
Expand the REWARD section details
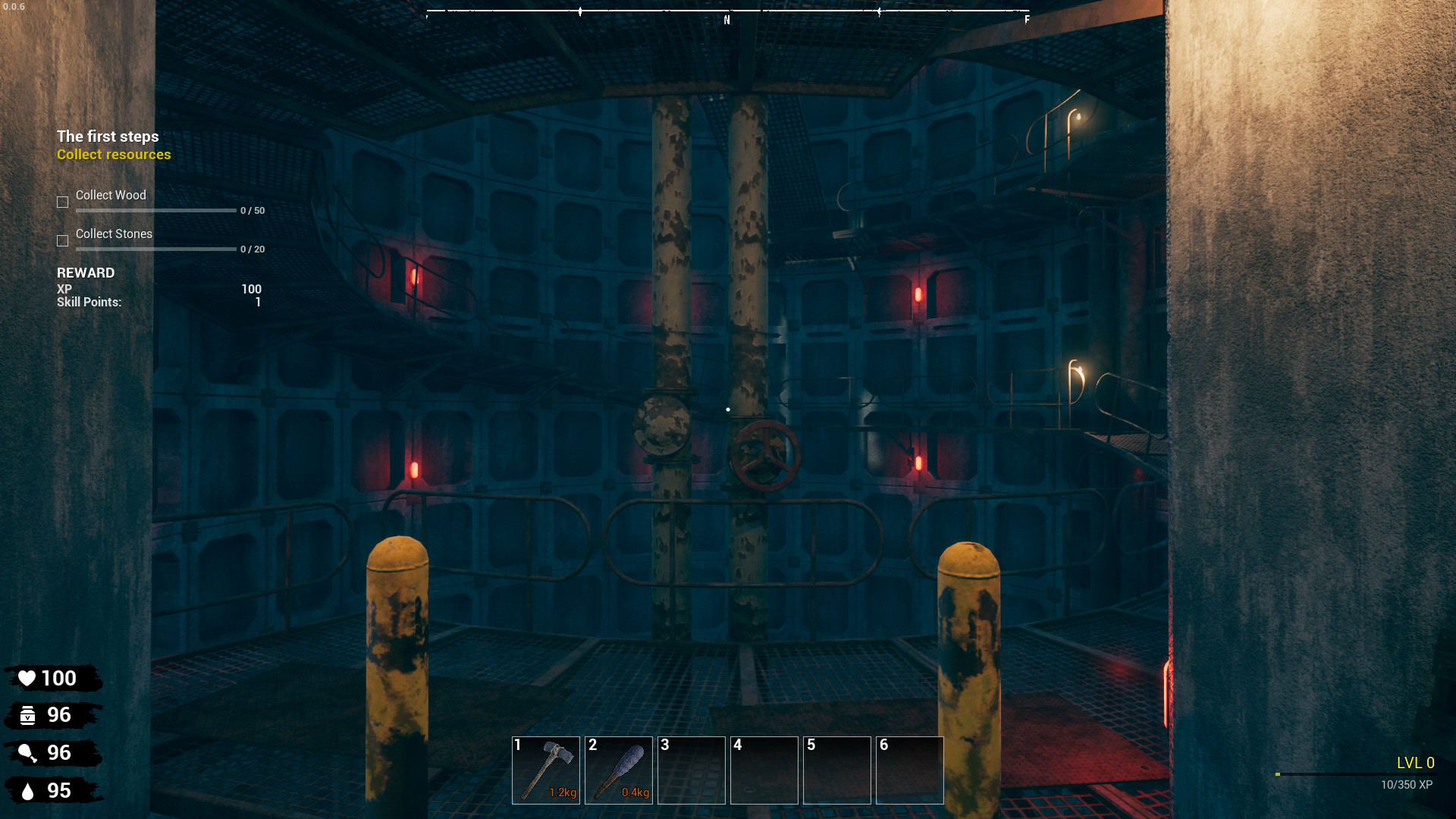click(x=86, y=273)
